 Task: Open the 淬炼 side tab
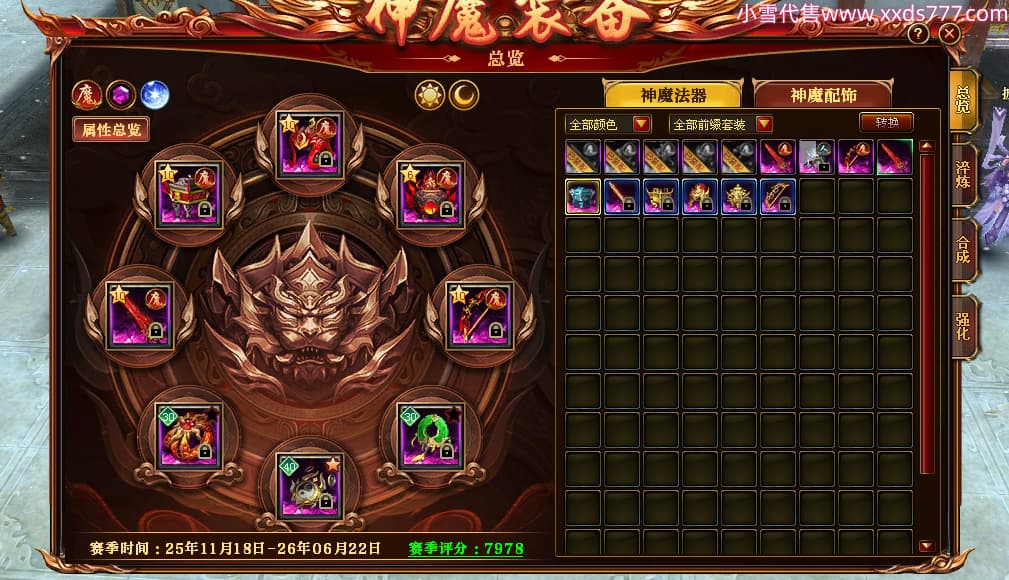coord(963,174)
